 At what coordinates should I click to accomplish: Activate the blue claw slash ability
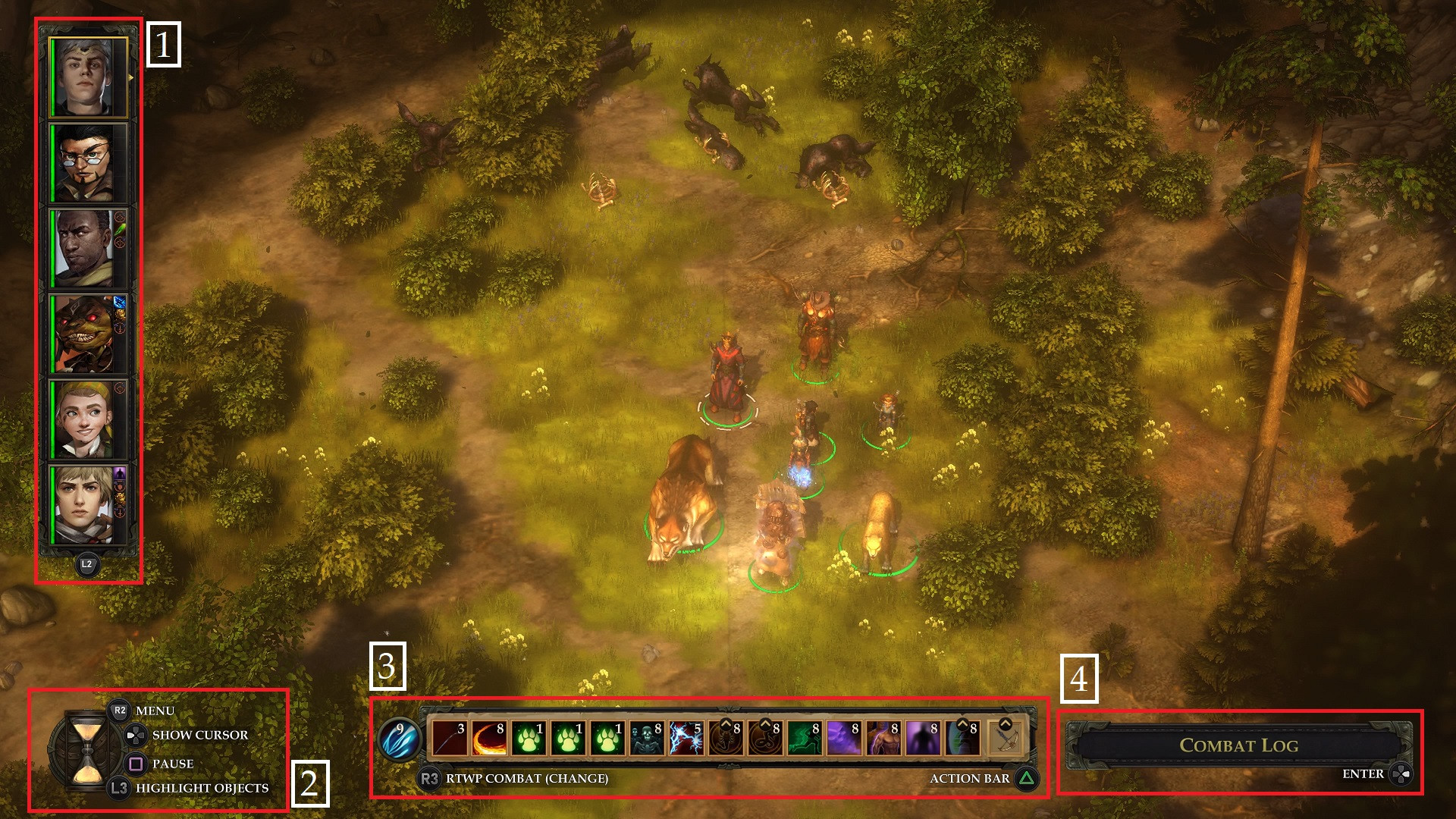coord(397,739)
